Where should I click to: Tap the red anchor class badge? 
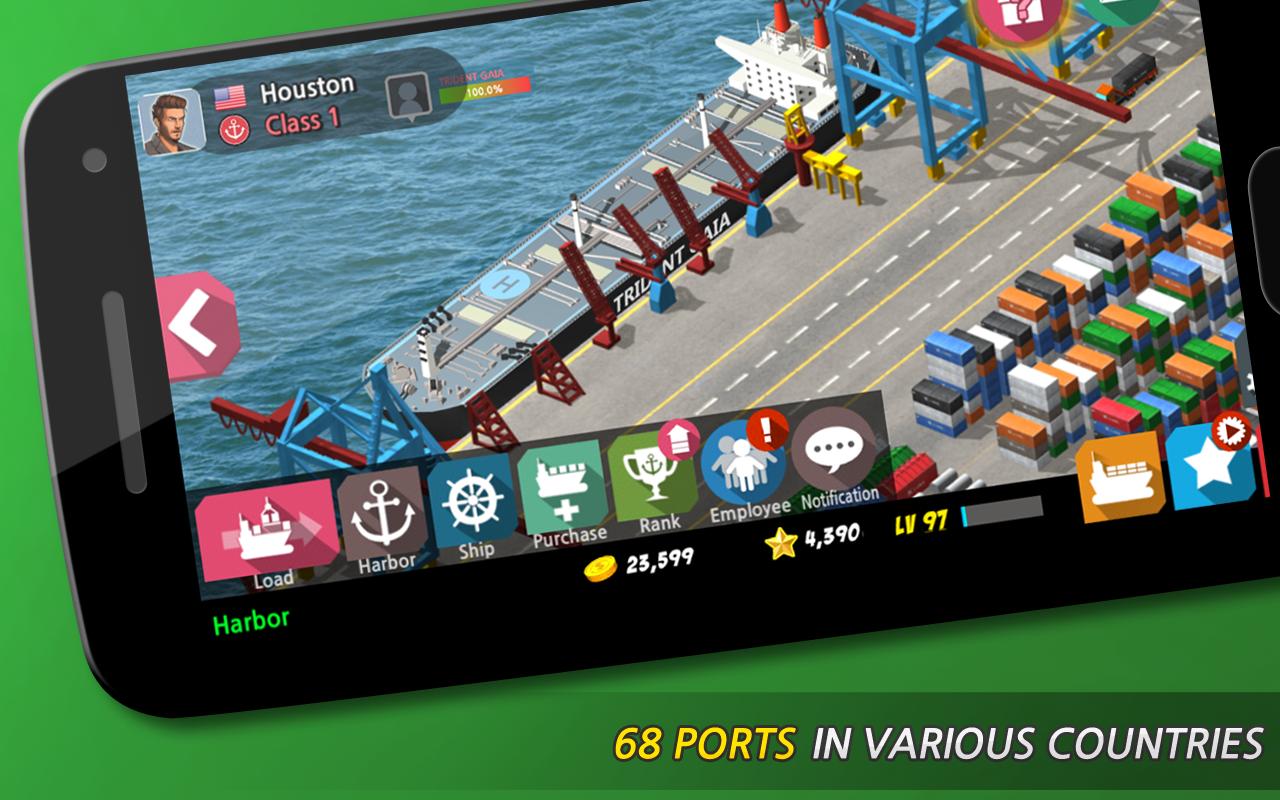[232, 129]
